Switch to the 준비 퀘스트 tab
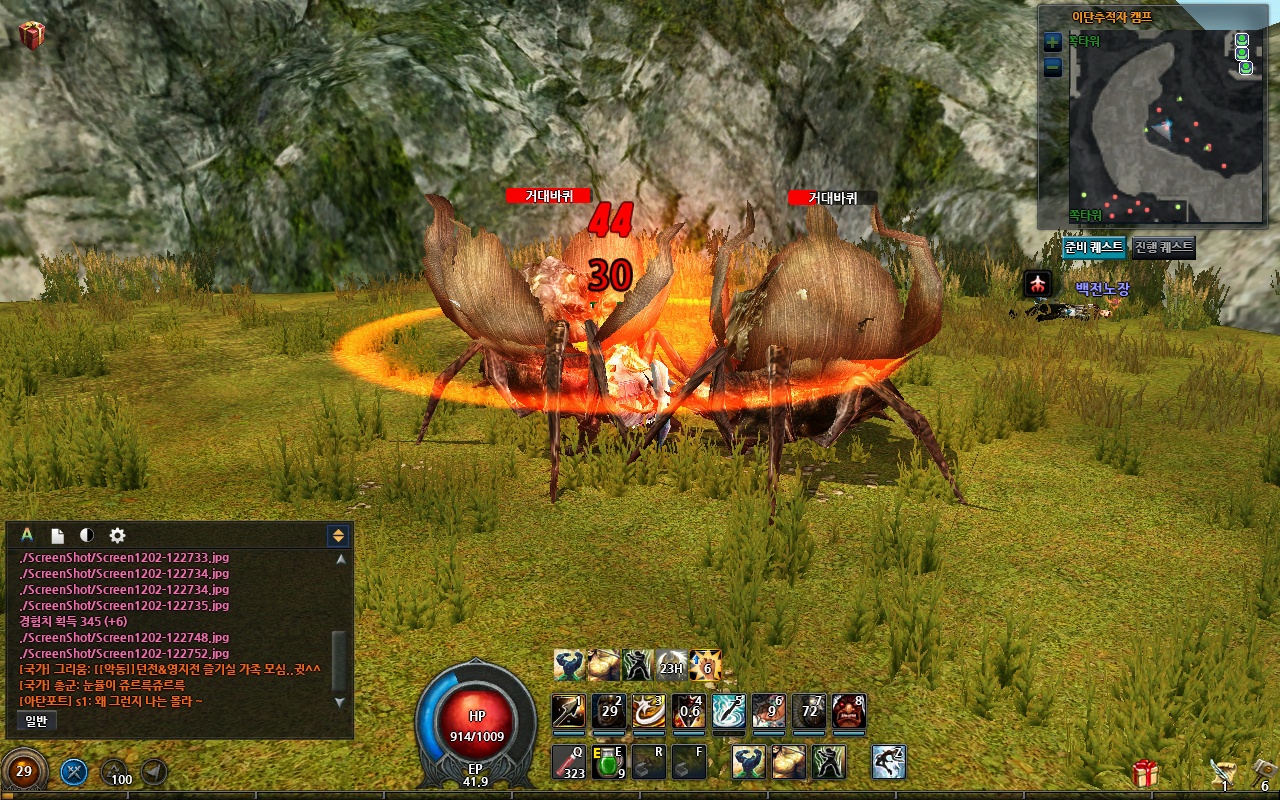1280x800 pixels. coord(1094,247)
